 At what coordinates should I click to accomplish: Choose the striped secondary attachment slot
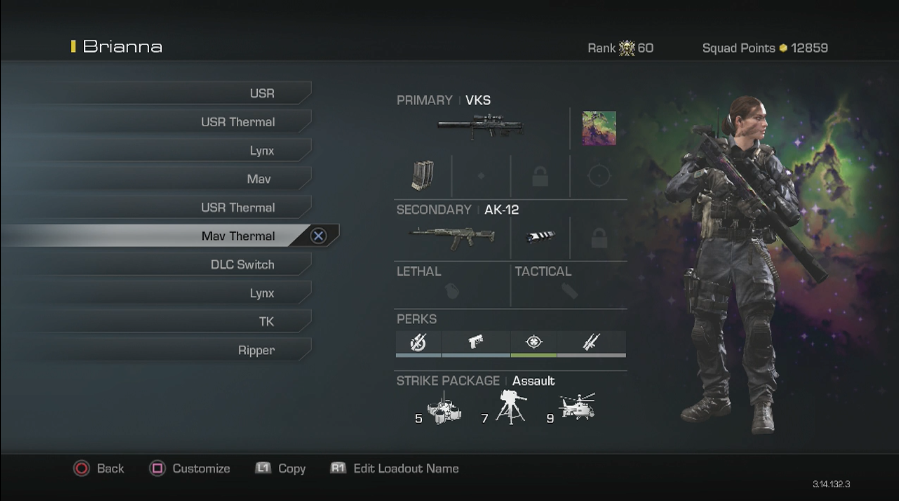[x=540, y=238]
